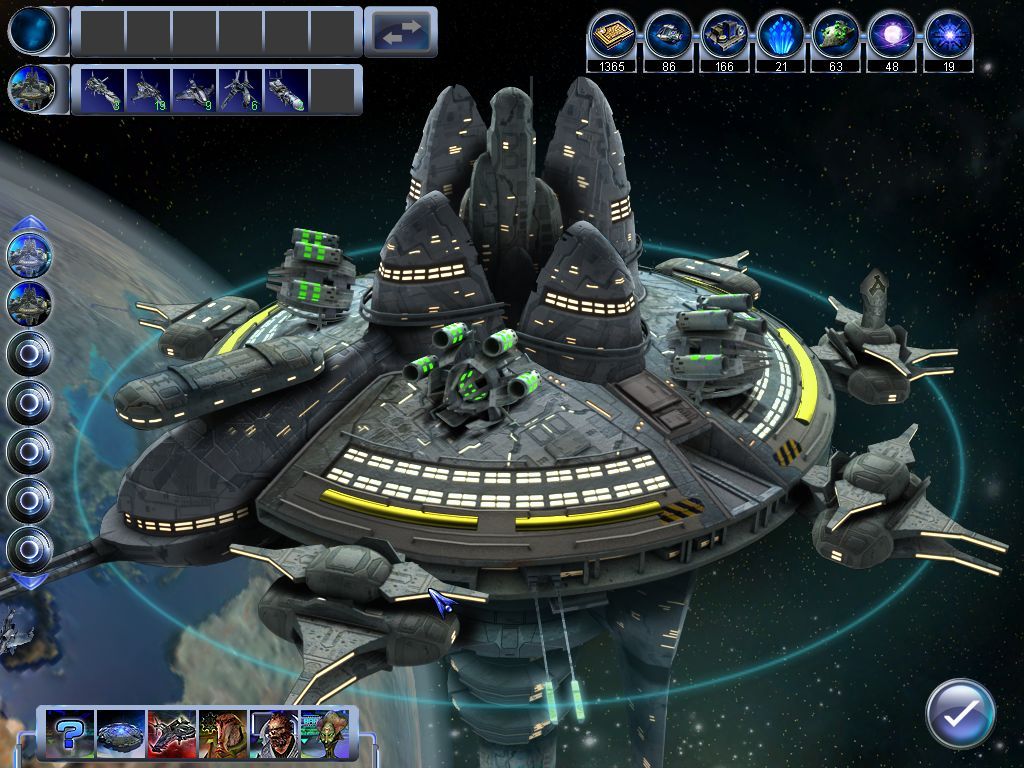Viewport: 1024px width, 768px height.
Task: Click the down arrow under the ring slots
Action: (30, 581)
